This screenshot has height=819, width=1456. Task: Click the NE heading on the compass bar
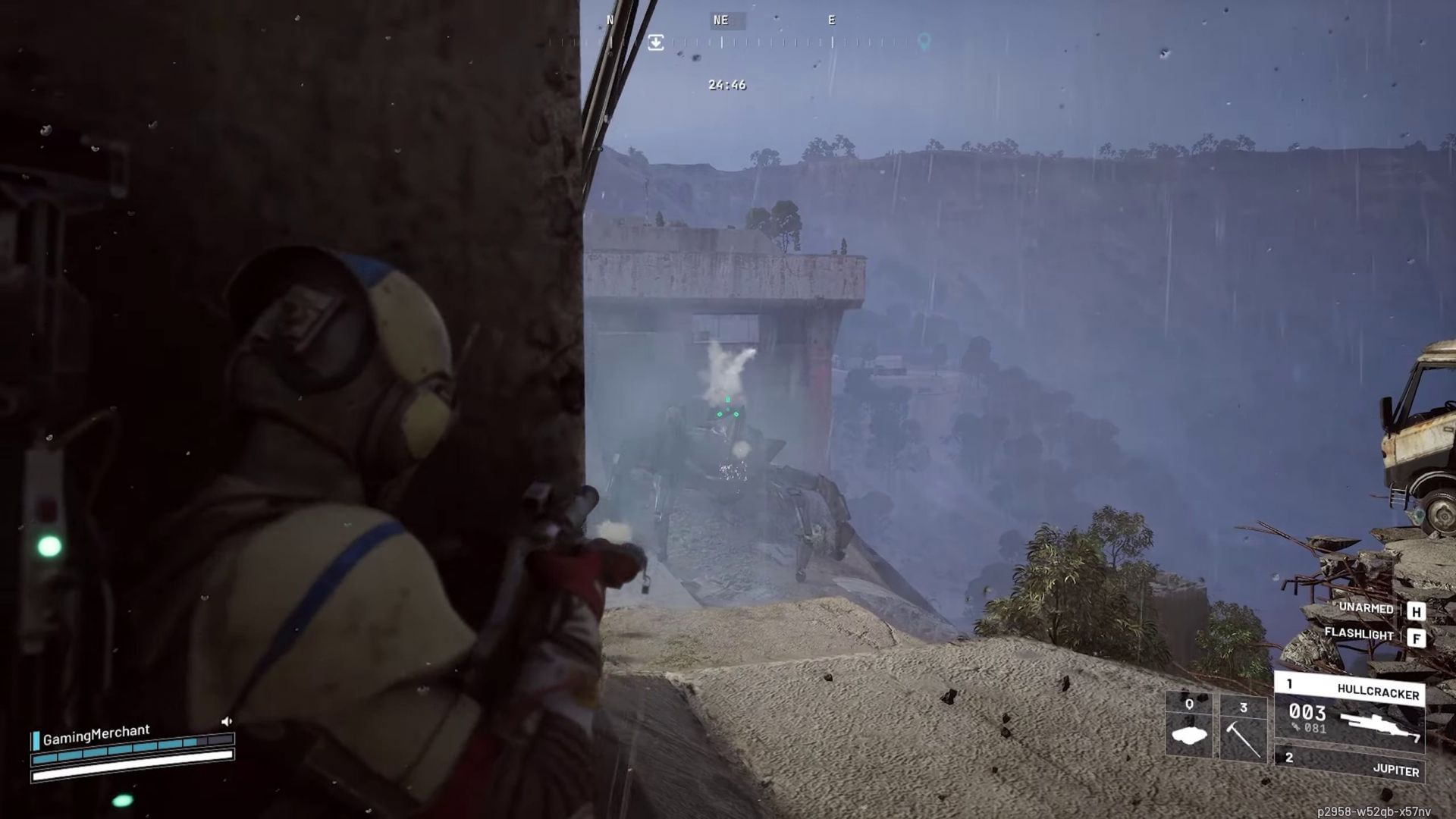[x=720, y=20]
